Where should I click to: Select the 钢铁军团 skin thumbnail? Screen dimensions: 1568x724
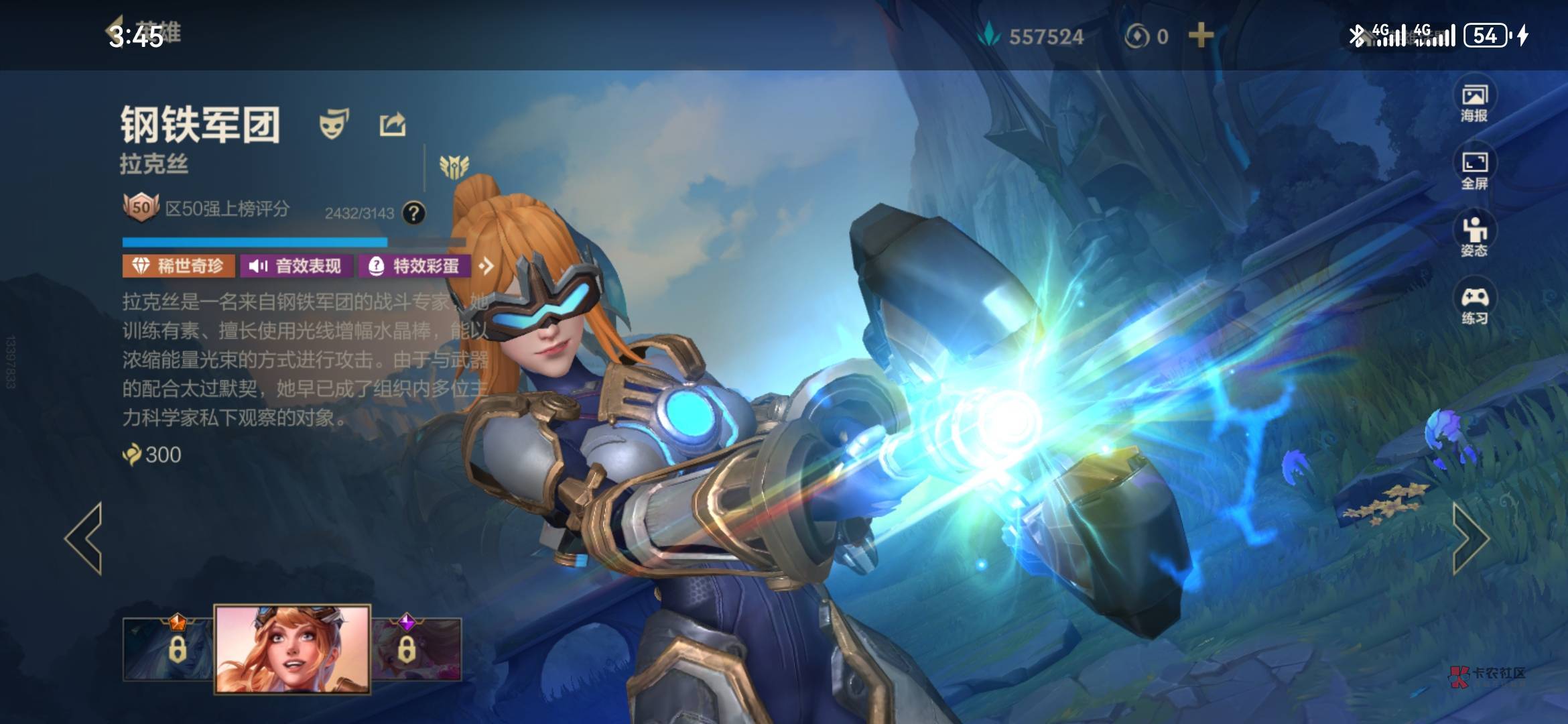(x=292, y=649)
